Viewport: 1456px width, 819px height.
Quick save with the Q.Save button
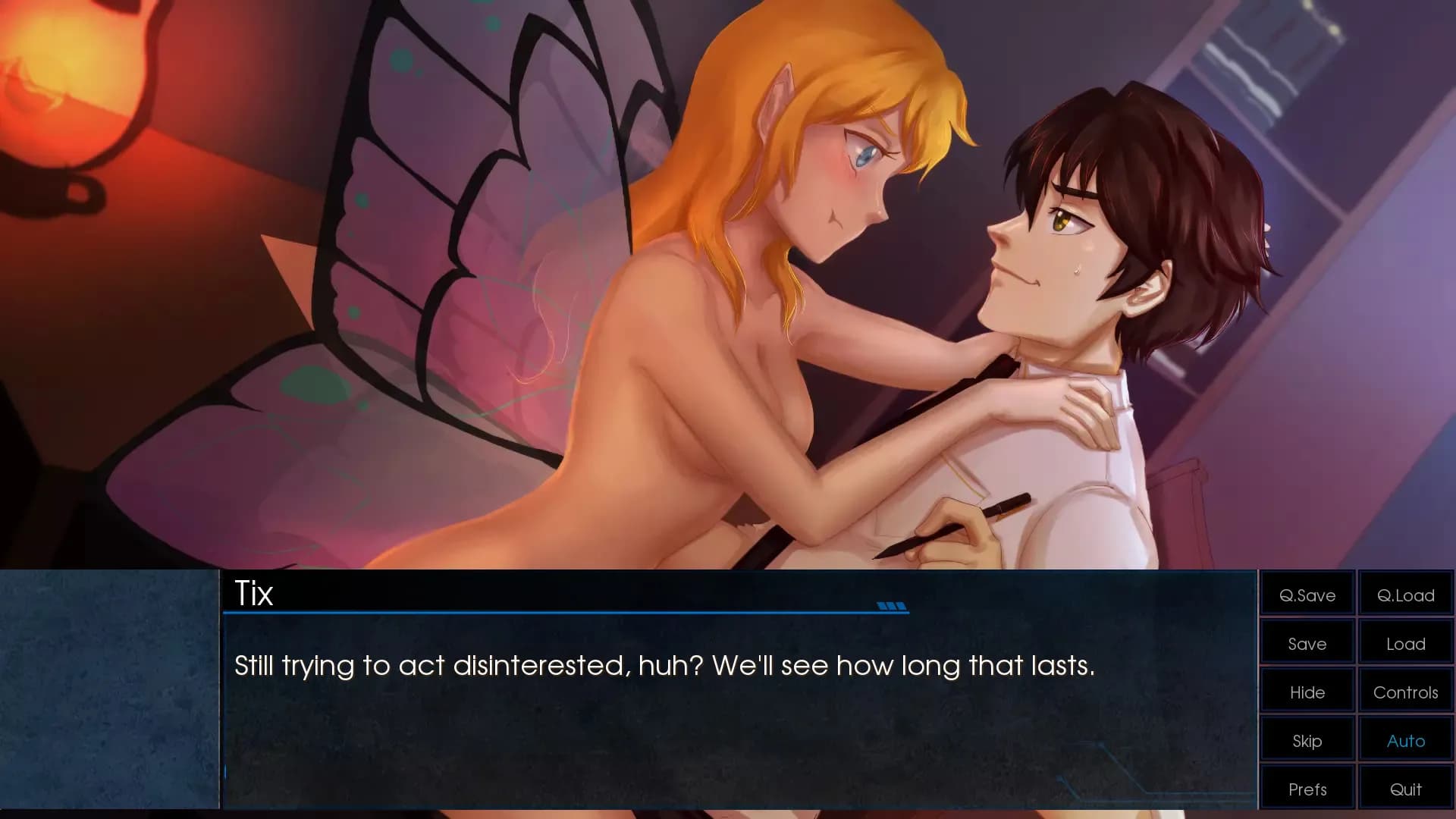[x=1306, y=595]
